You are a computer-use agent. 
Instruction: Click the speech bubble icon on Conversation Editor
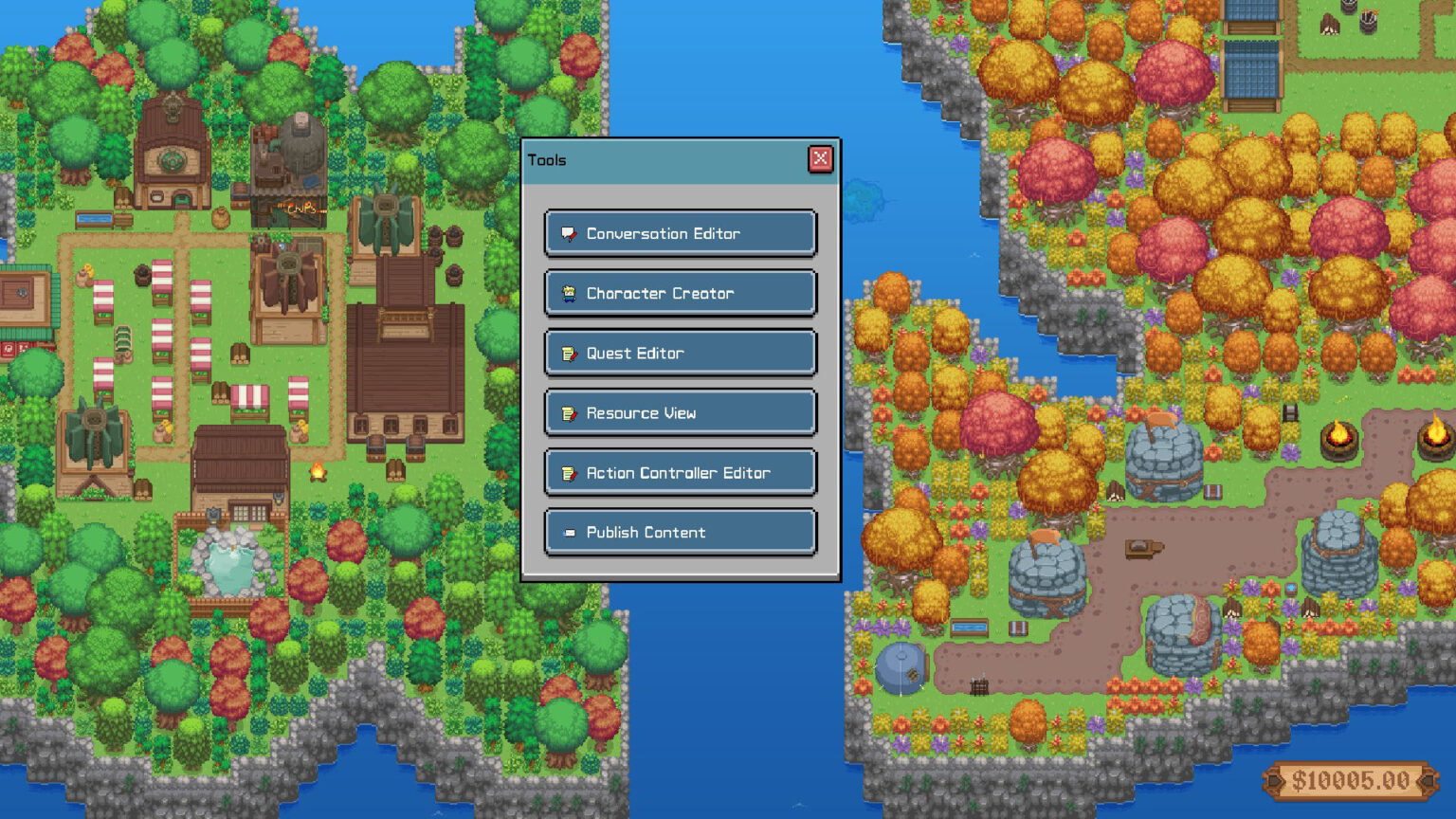(569, 233)
